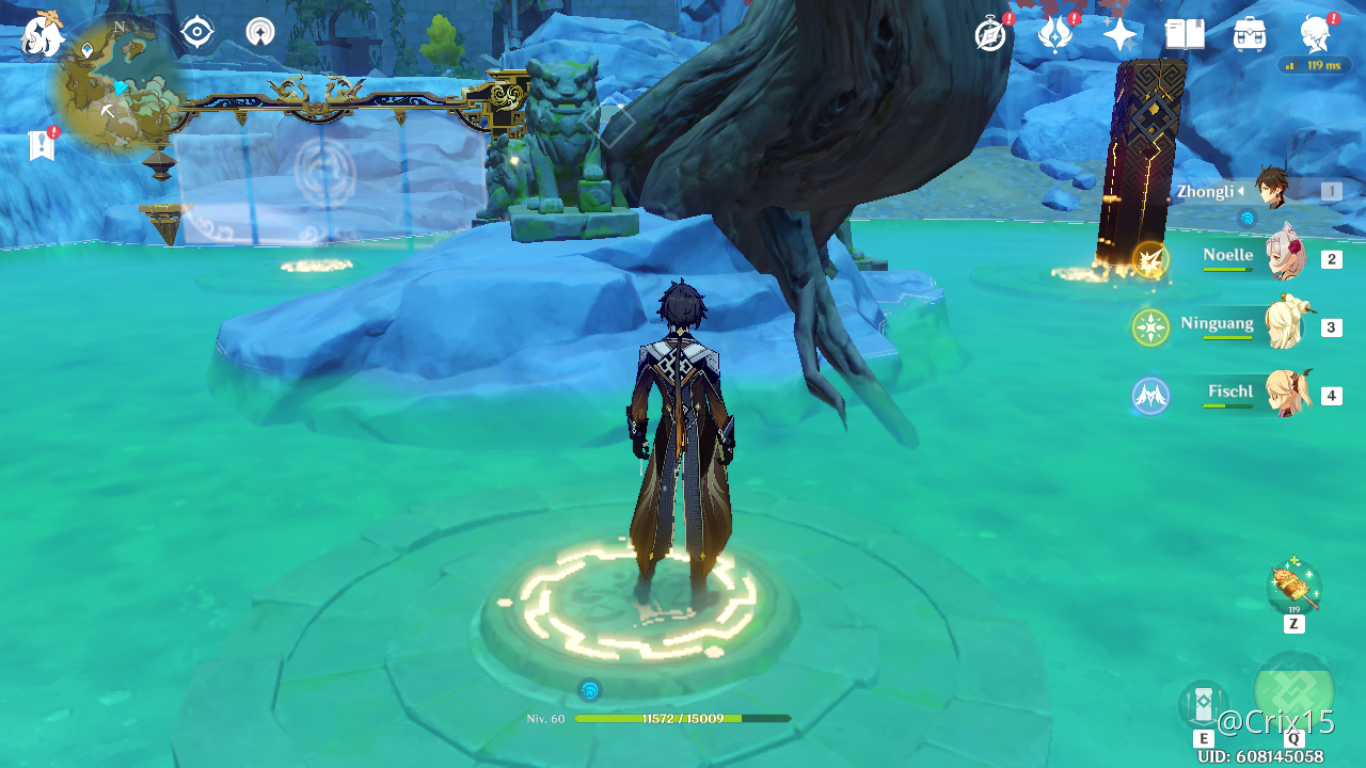Open the backpack inventory
Screen dimensions: 1366x768
[1249, 35]
